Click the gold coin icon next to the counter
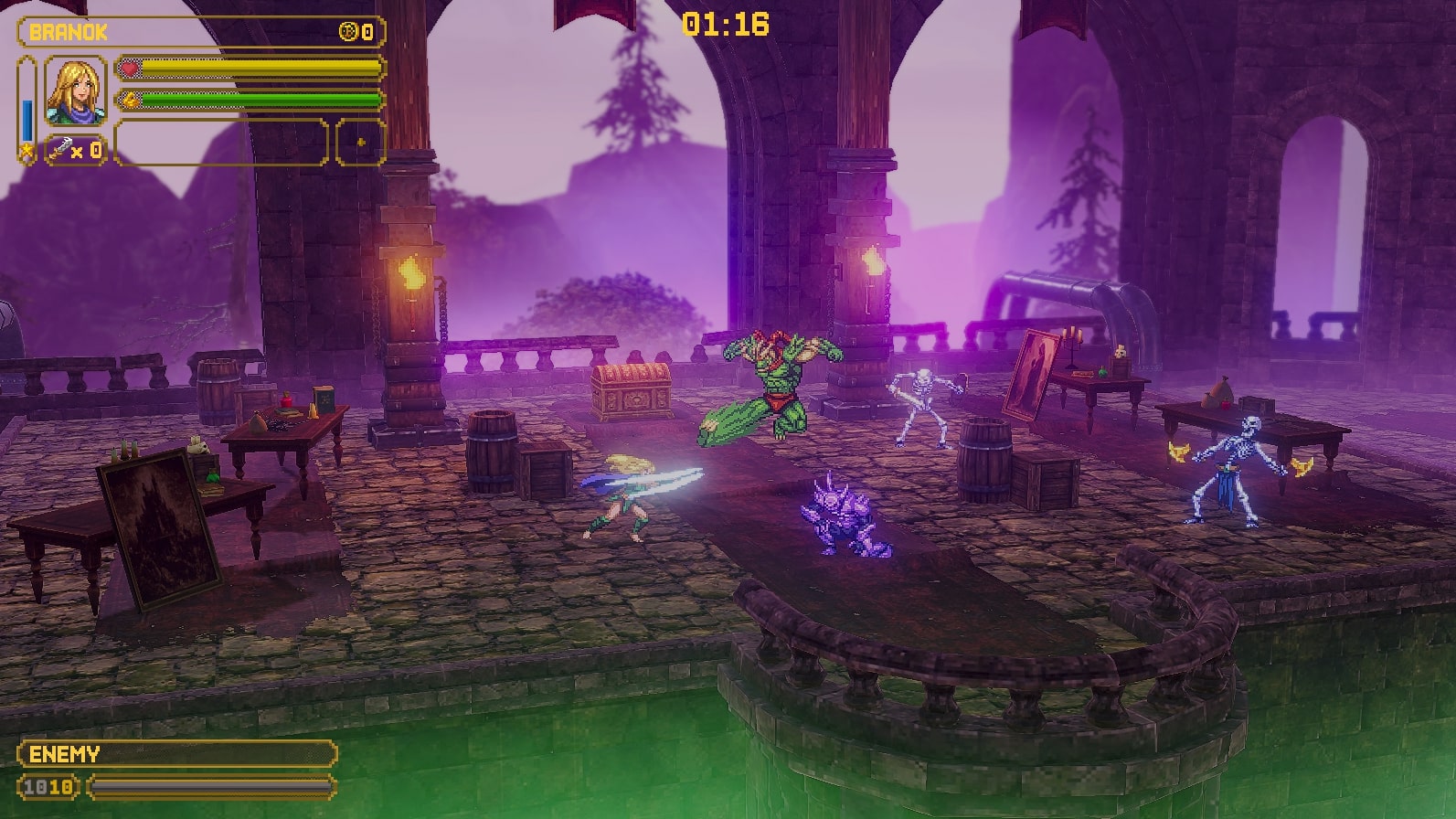 (x=348, y=31)
